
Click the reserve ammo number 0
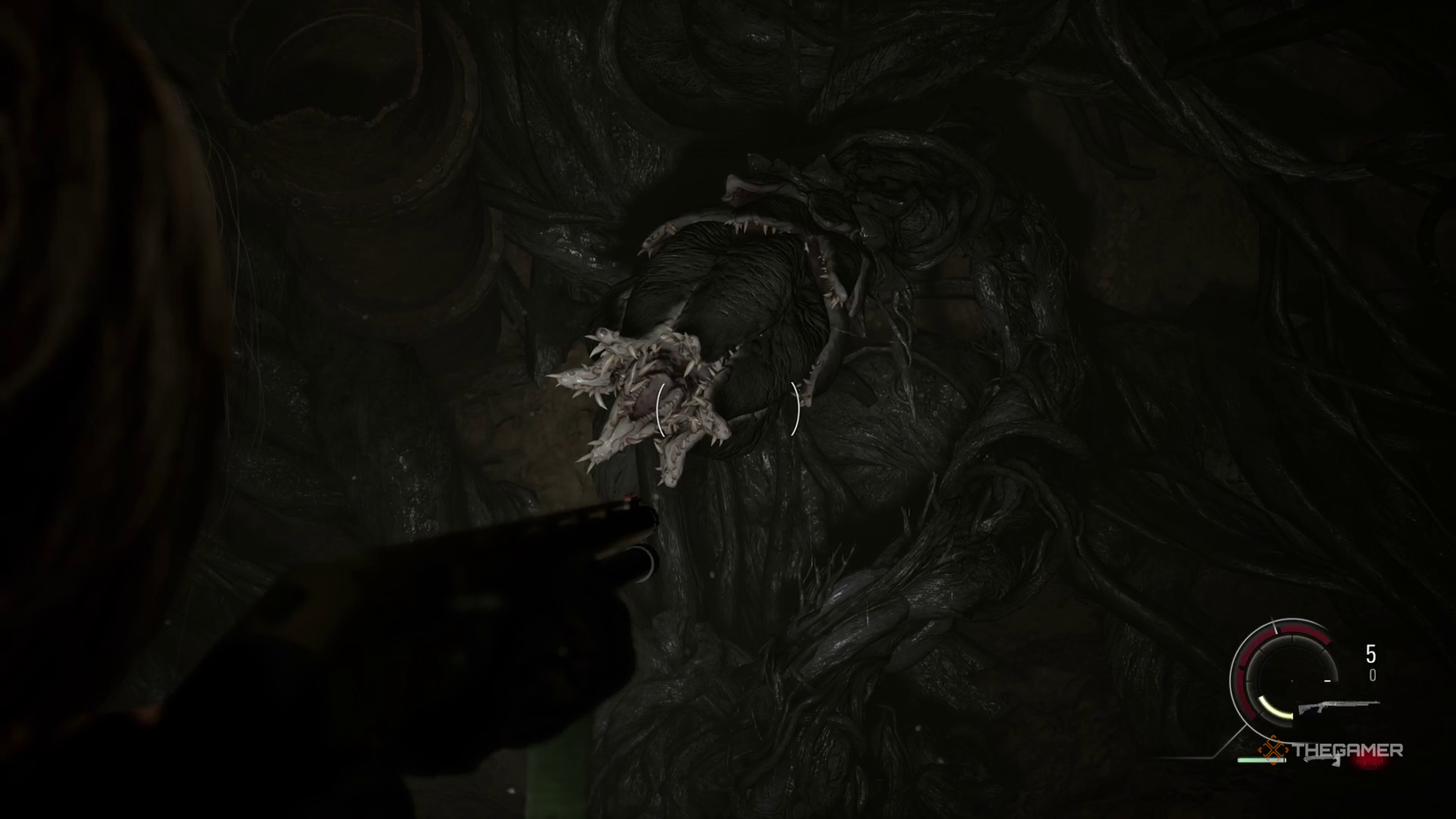click(1373, 674)
